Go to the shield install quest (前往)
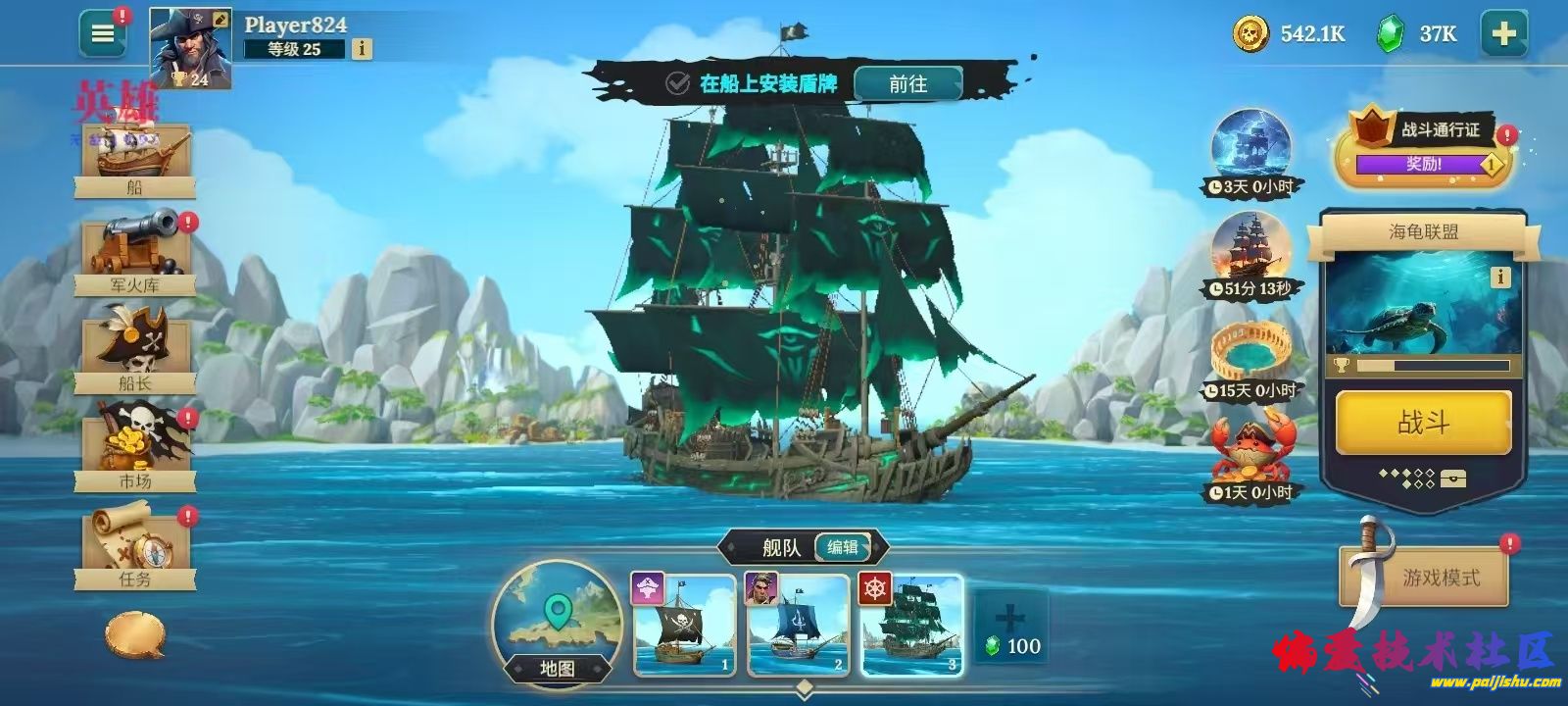Screen dimensions: 1568x706 [x=907, y=84]
